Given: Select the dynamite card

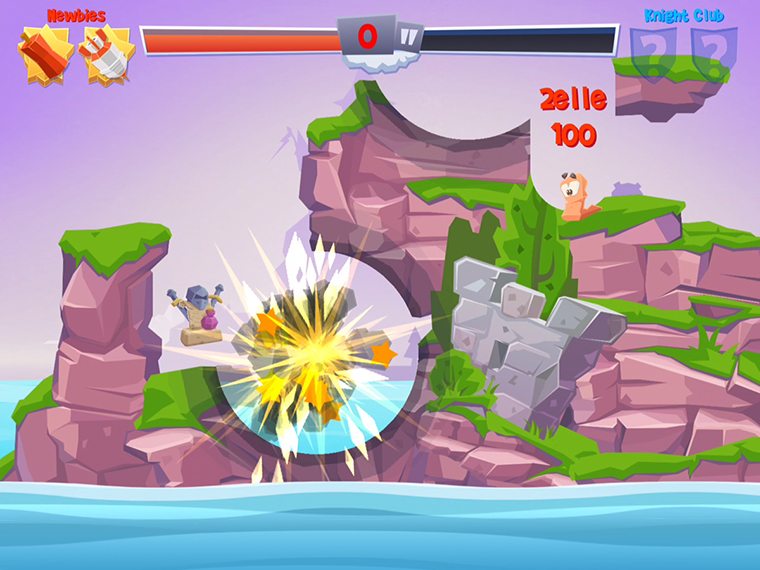Looking at the screenshot, I should [43, 52].
